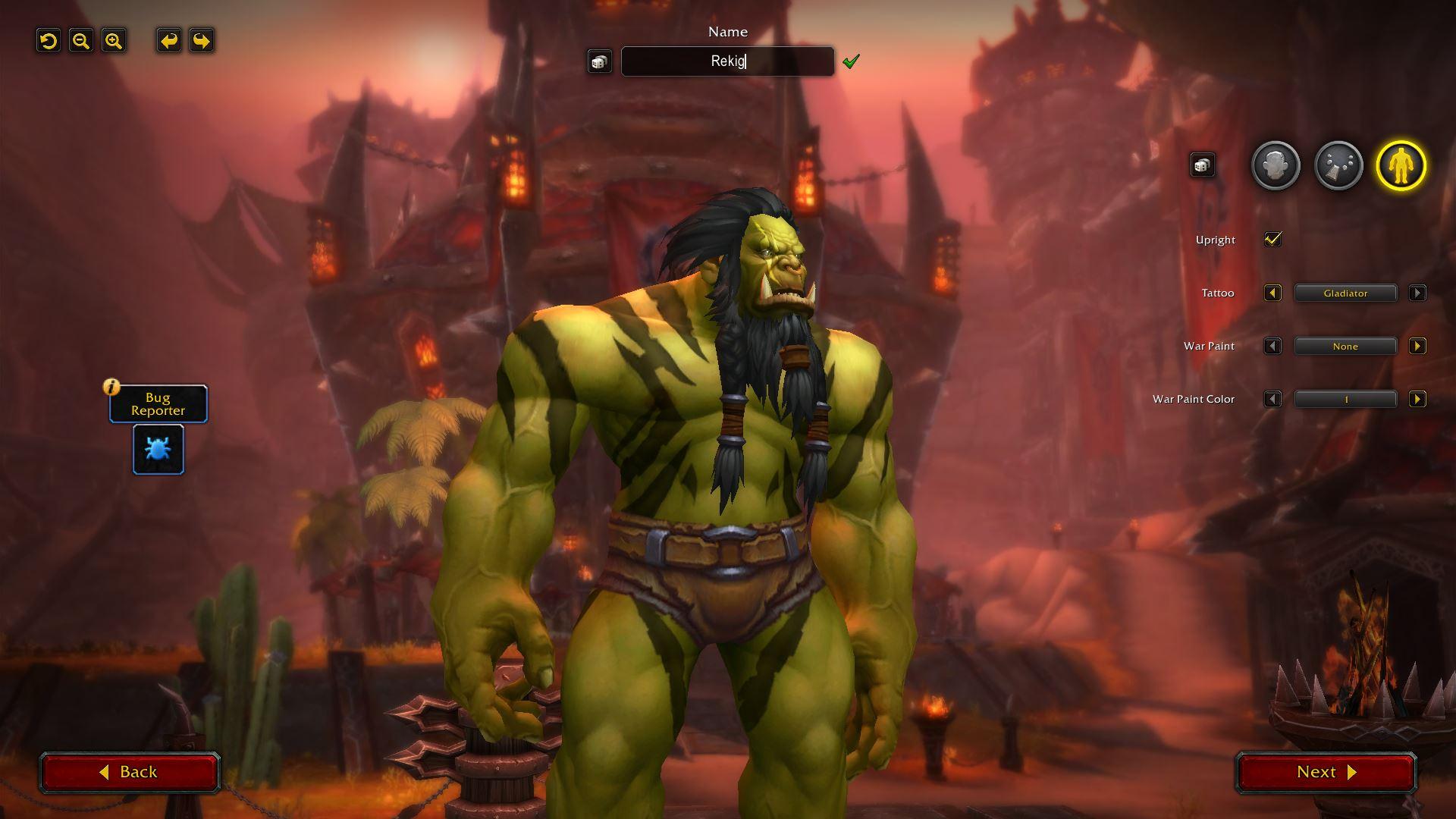Screen dimensions: 1456x819
Task: Select the body customization tab
Action: 1401,165
